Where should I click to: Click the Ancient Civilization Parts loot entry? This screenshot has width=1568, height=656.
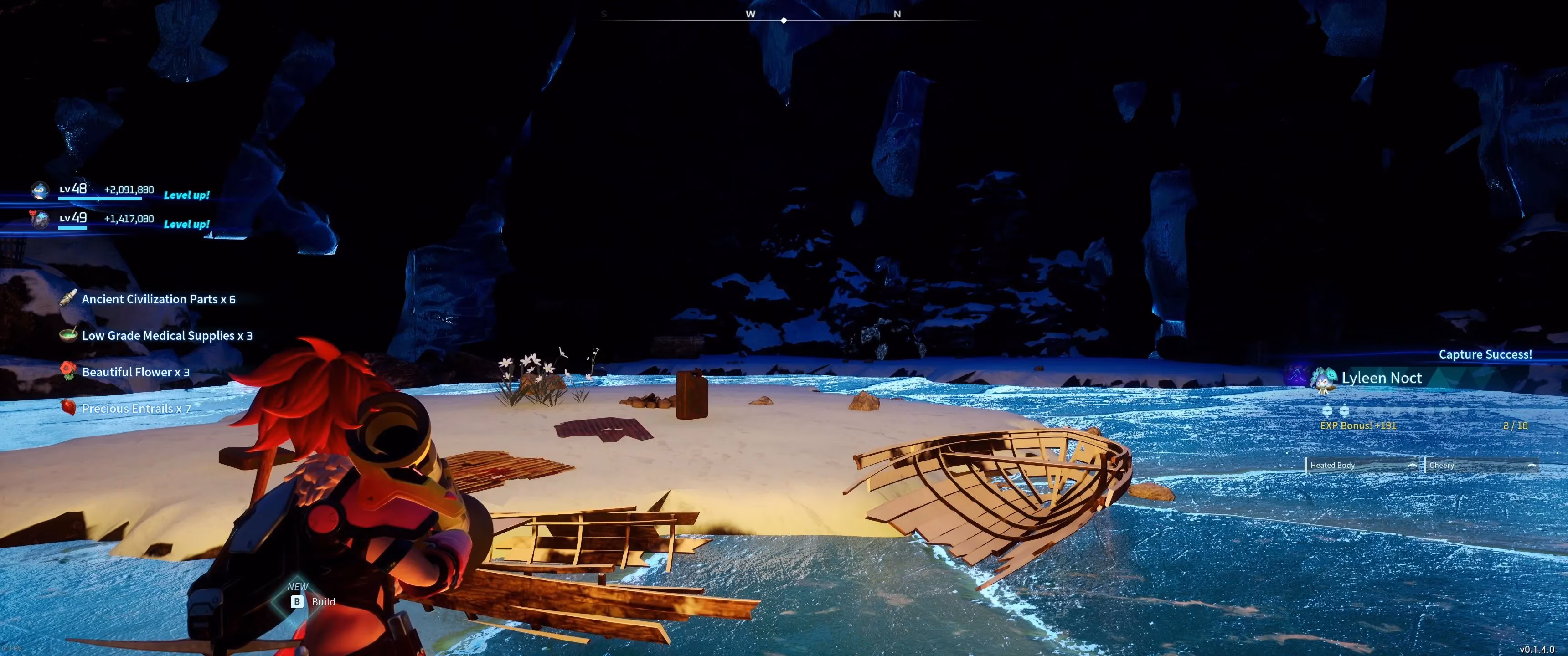158,299
